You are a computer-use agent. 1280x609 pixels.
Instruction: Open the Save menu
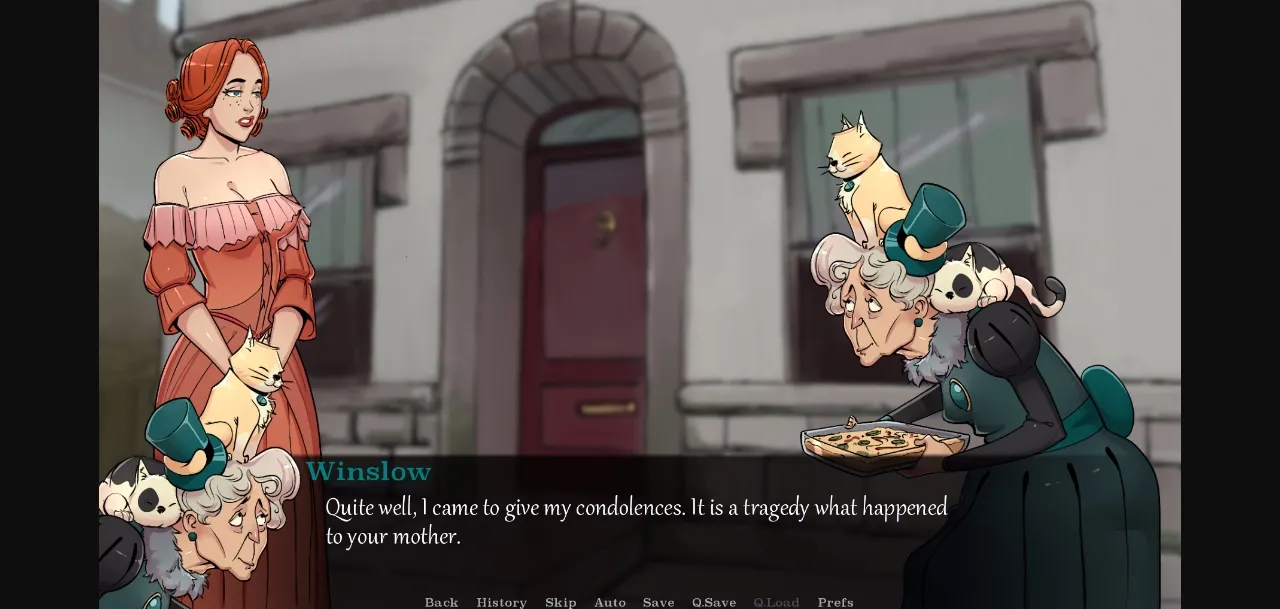658,602
